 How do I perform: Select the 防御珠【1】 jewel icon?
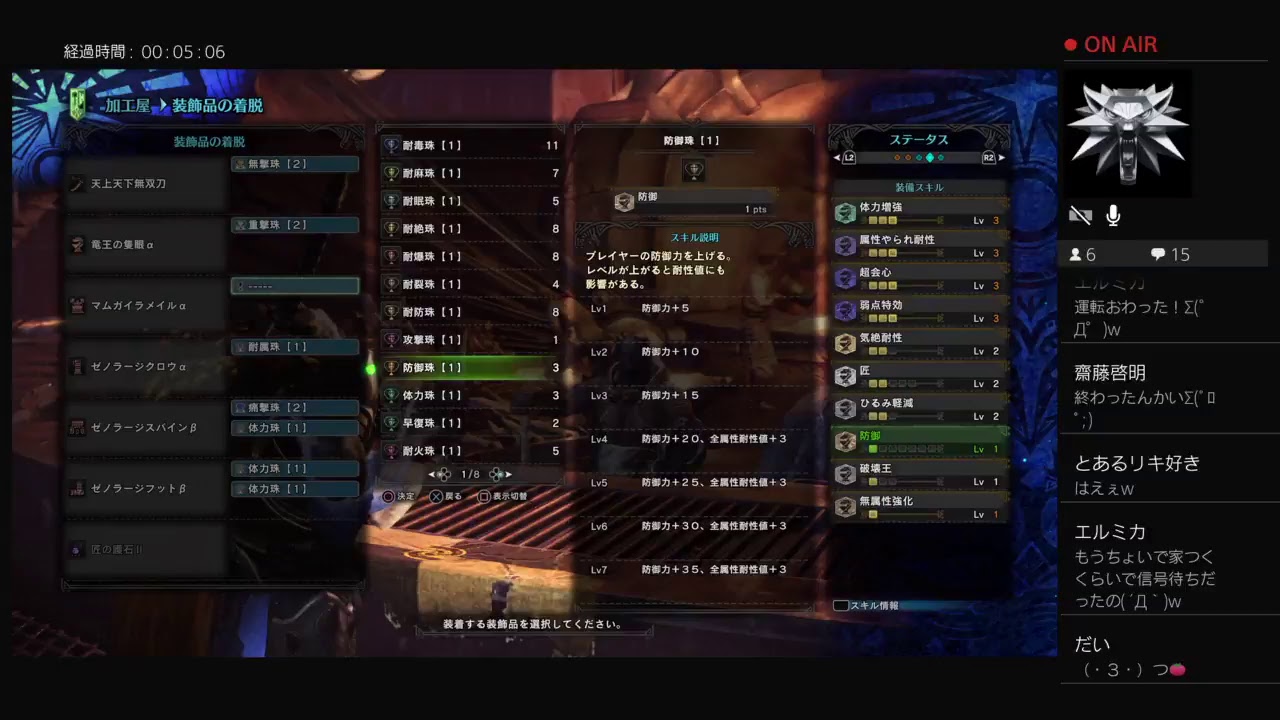click(390, 367)
